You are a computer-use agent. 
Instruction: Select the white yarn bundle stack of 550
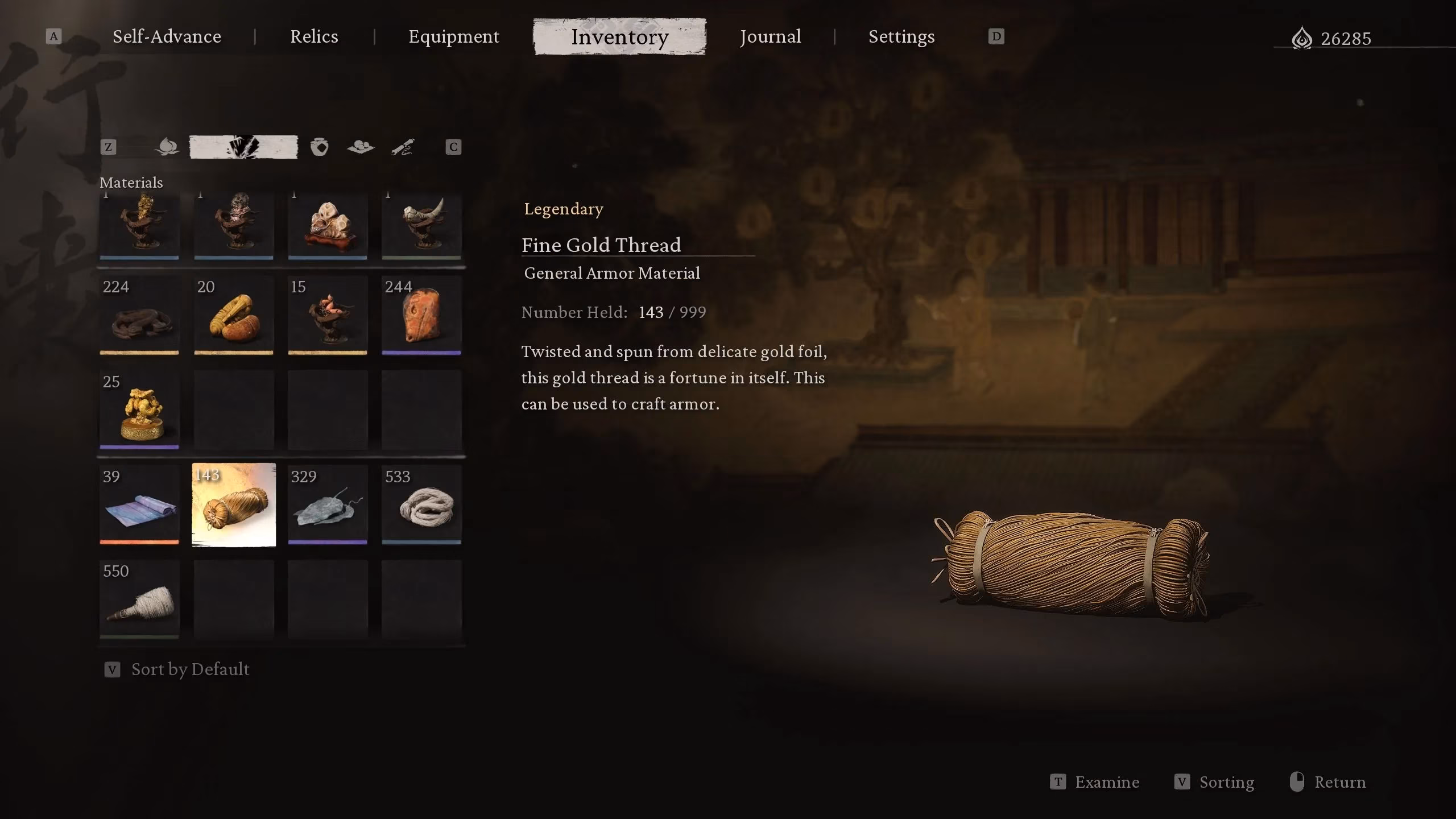(x=139, y=599)
